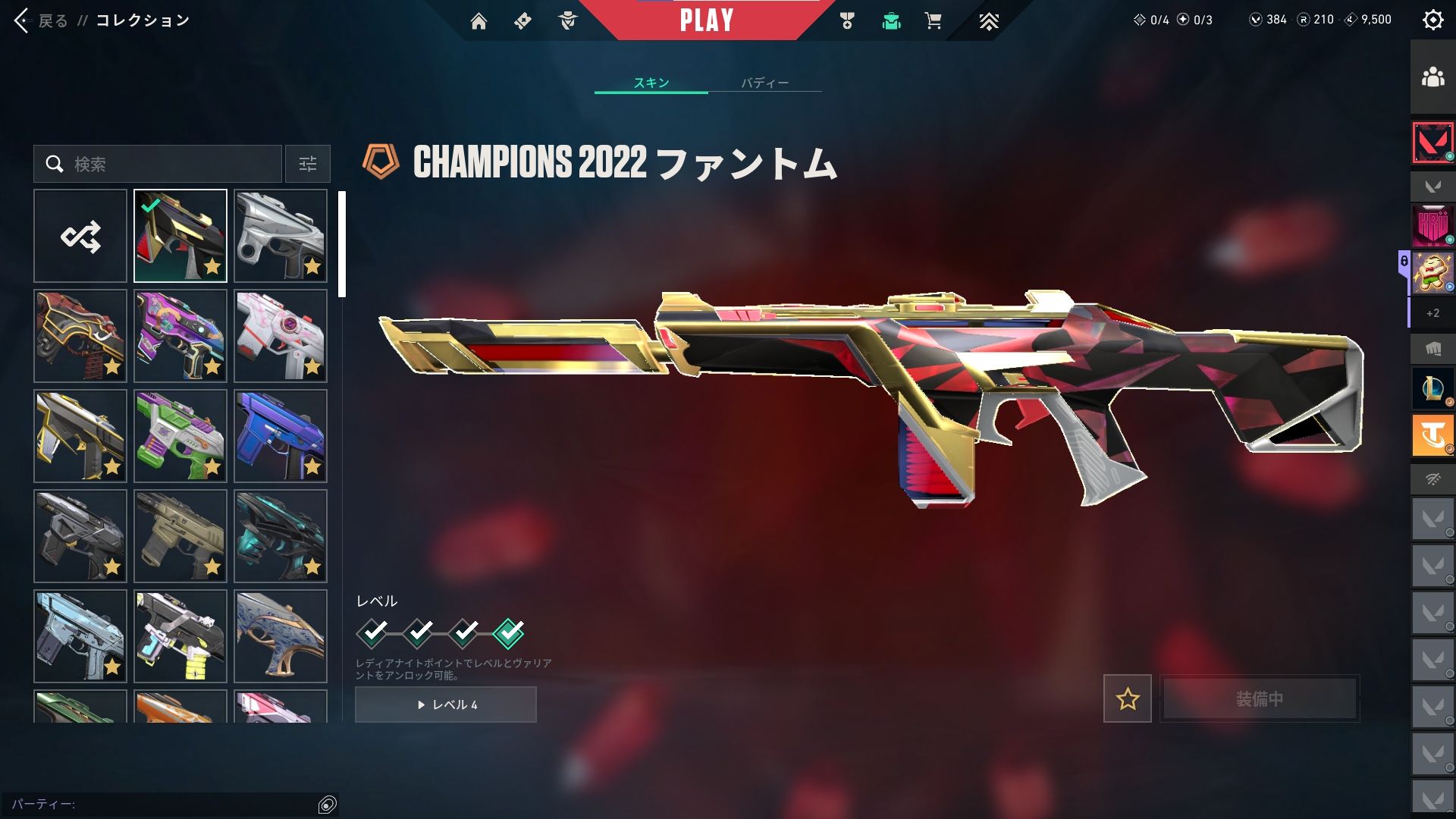Viewport: 1456px width, 819px height.
Task: Select the Champions 2022 Phantom thumbnail
Action: tap(180, 237)
